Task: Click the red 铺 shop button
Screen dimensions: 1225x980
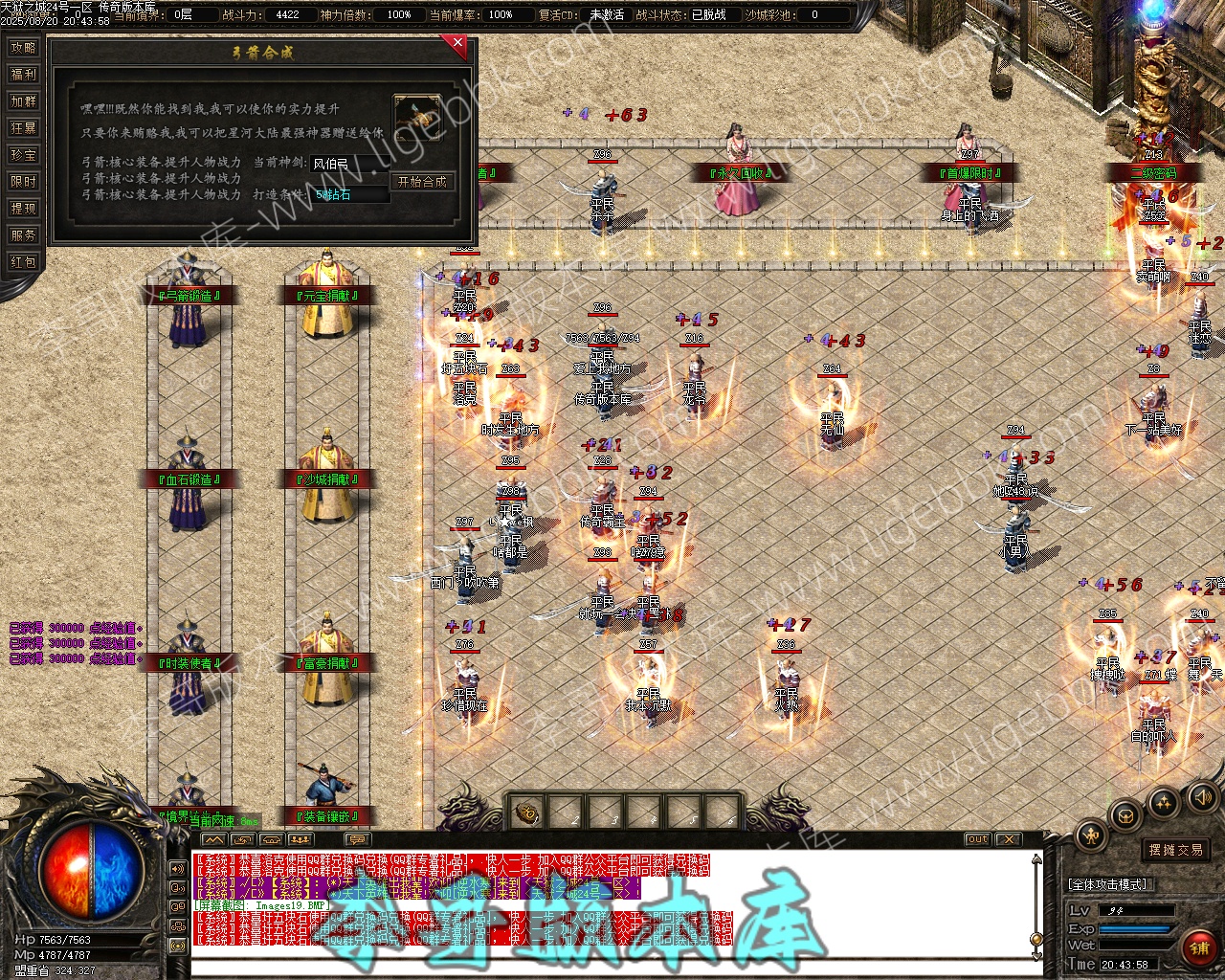Action: coord(1198,947)
